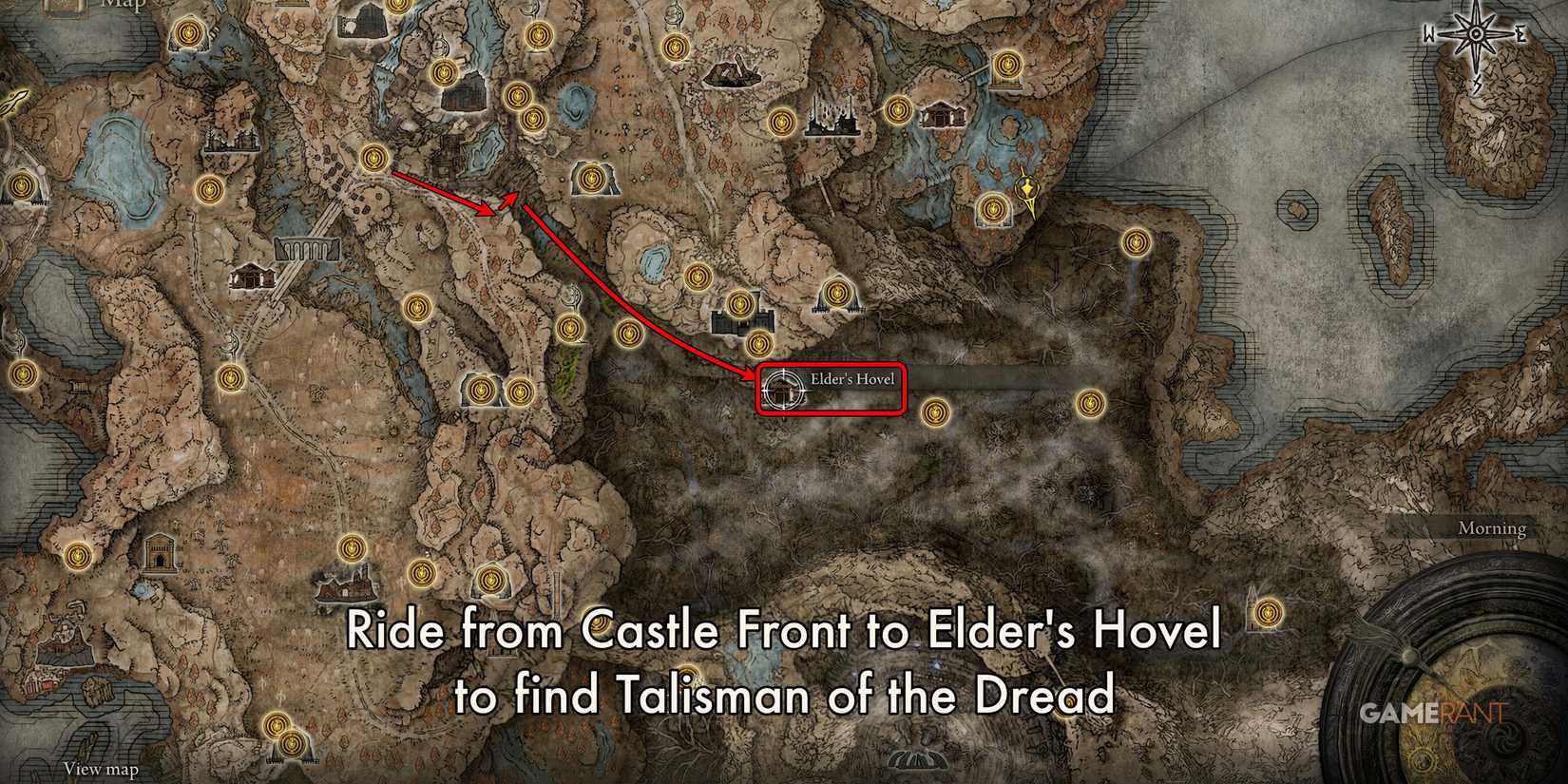Viewport: 1568px width, 784px height.
Task: Select the church icon near the eastern lake
Action: point(942,115)
